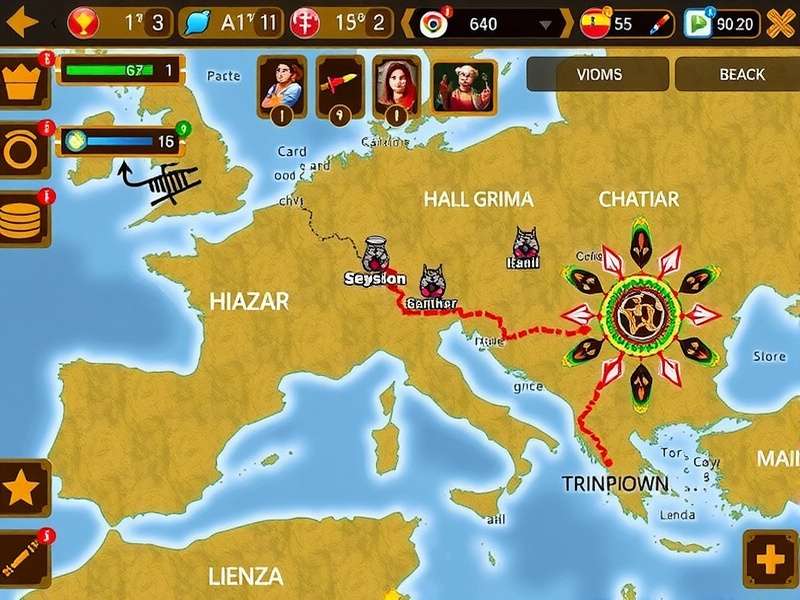Choose the red dagger item card
This screenshot has height=600, width=800.
coord(339,83)
